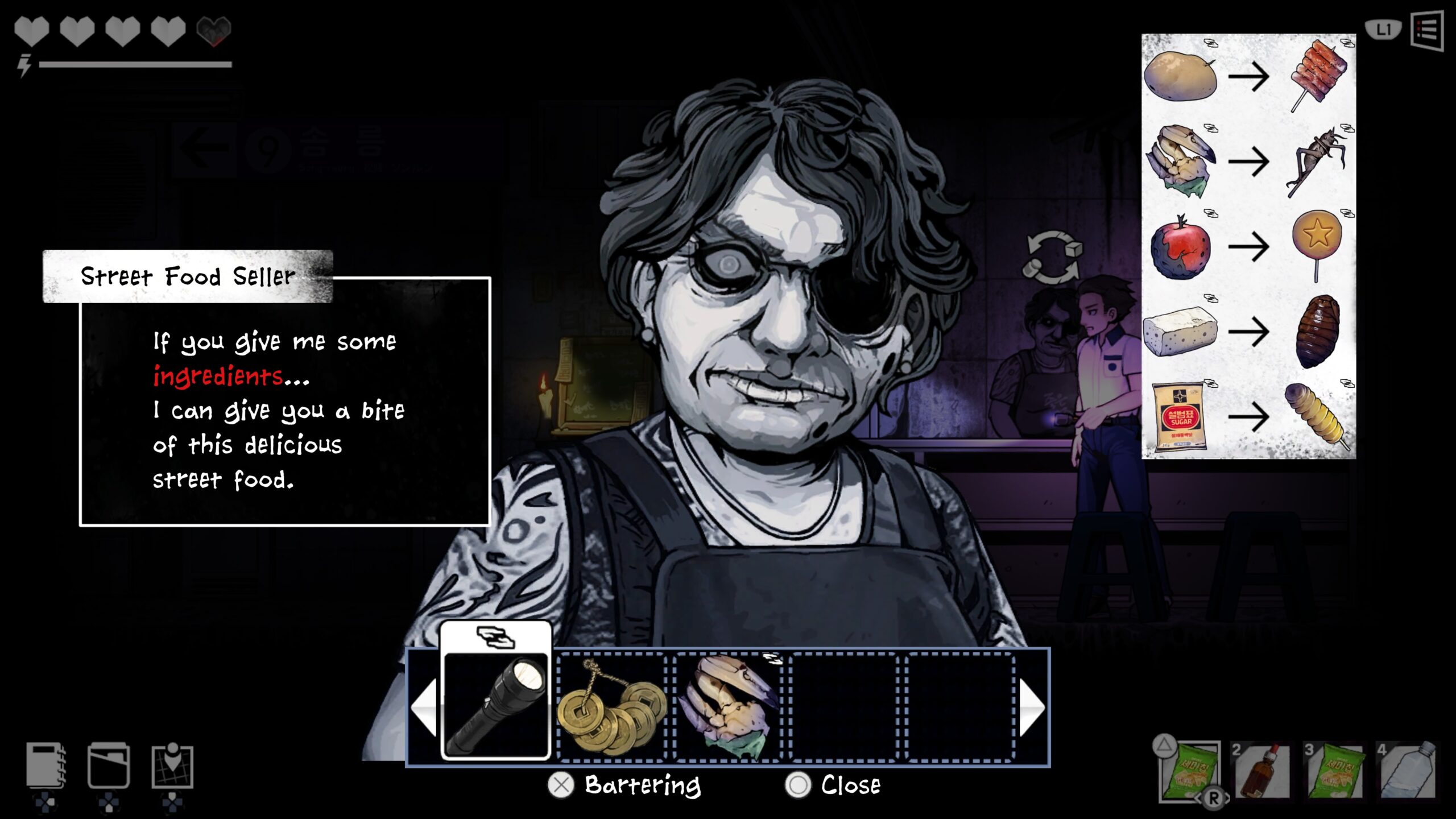This screenshot has height=819, width=1456.
Task: Show previous inventory items with left arrow
Action: pos(424,707)
